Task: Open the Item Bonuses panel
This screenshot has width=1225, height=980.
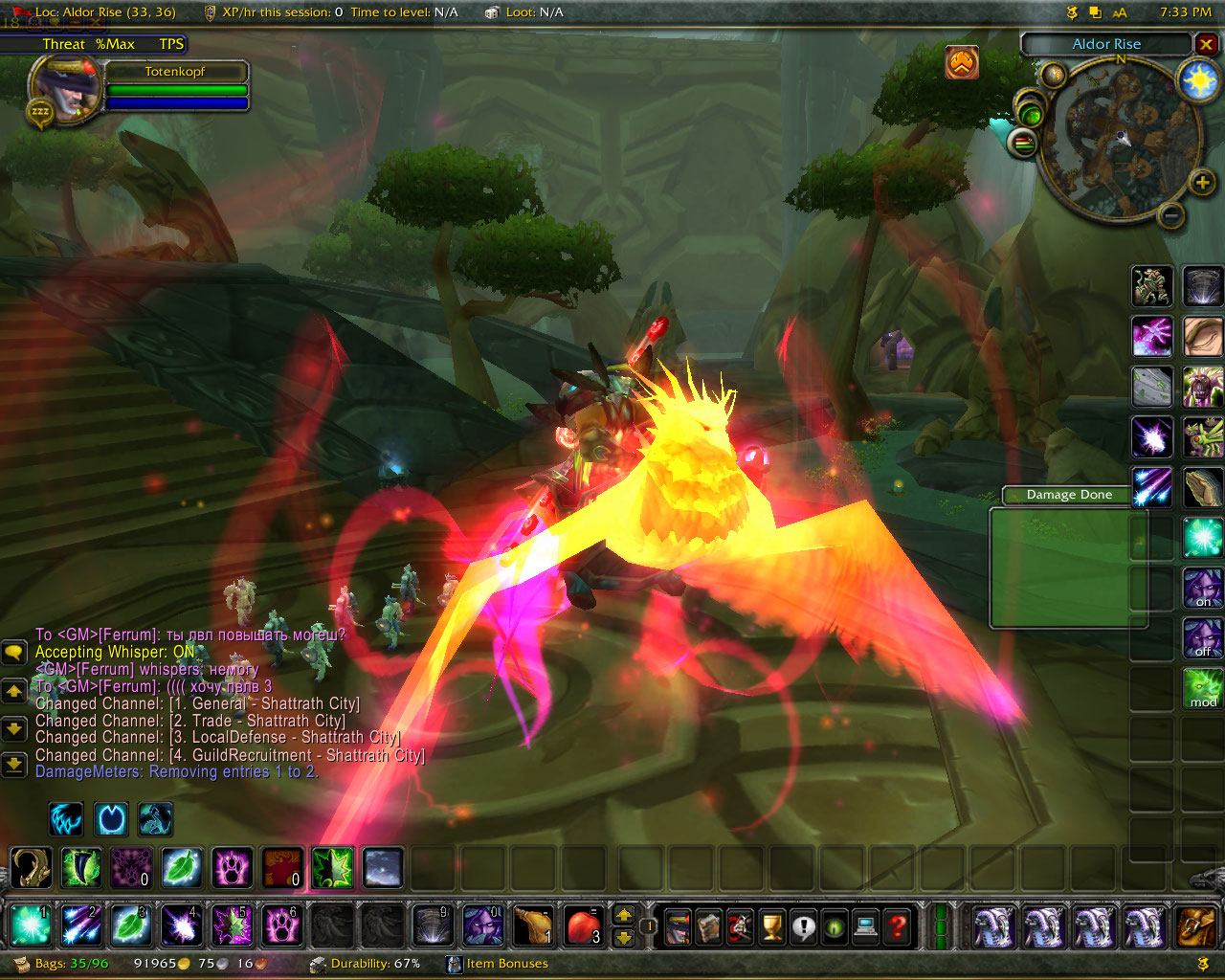Action: coord(498,964)
